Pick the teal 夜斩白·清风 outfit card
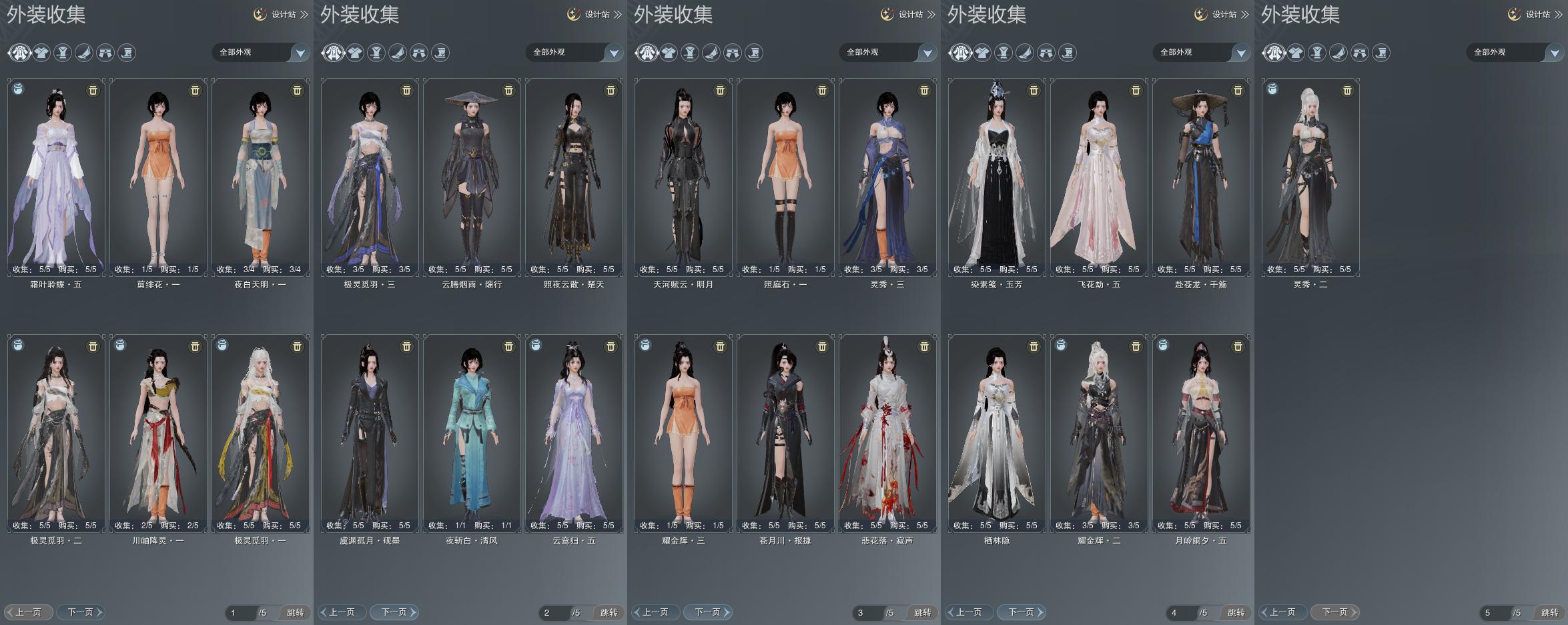The image size is (1568, 625). [472, 433]
